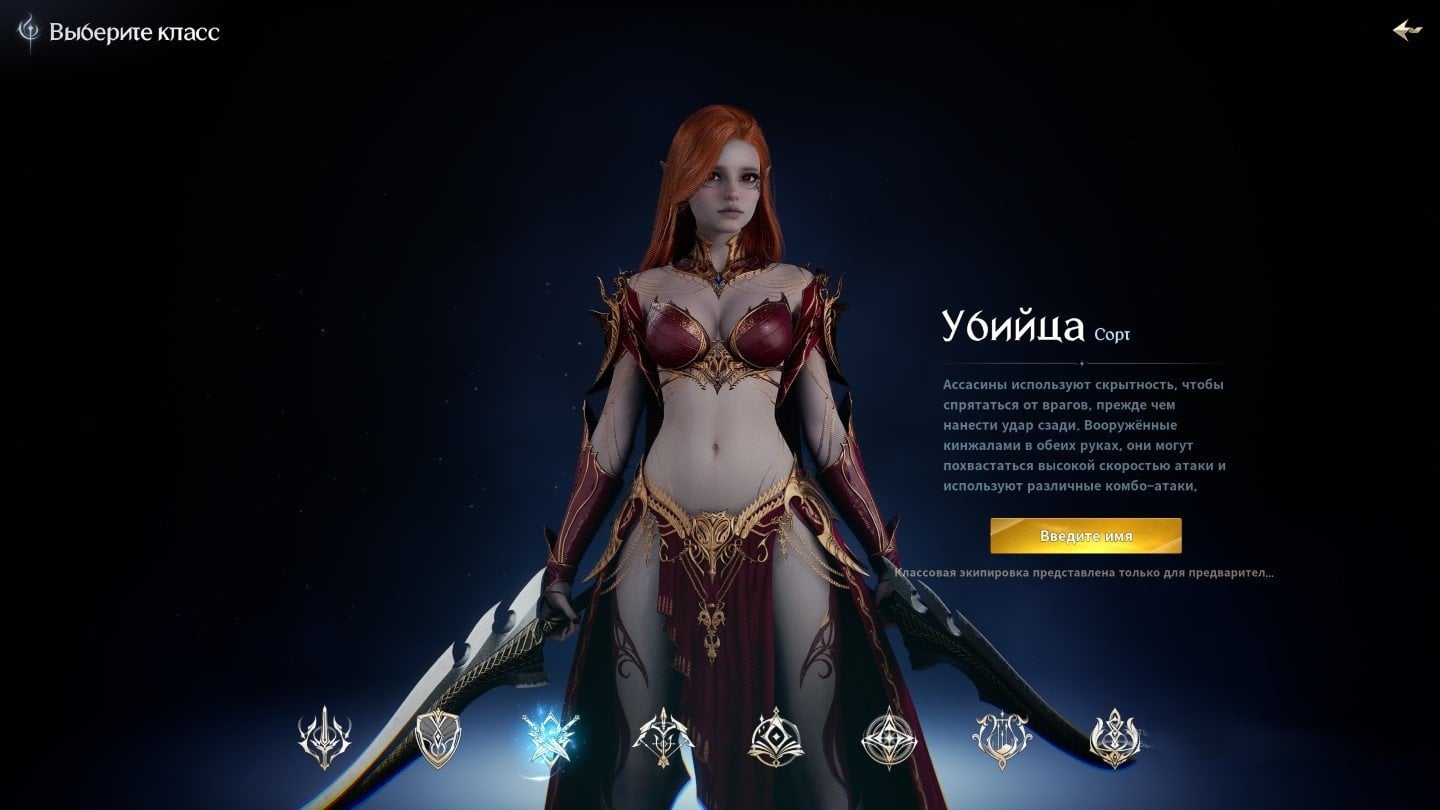Select the sword-emblem class icon
Viewport: 1440px width, 810px height.
[x=324, y=739]
